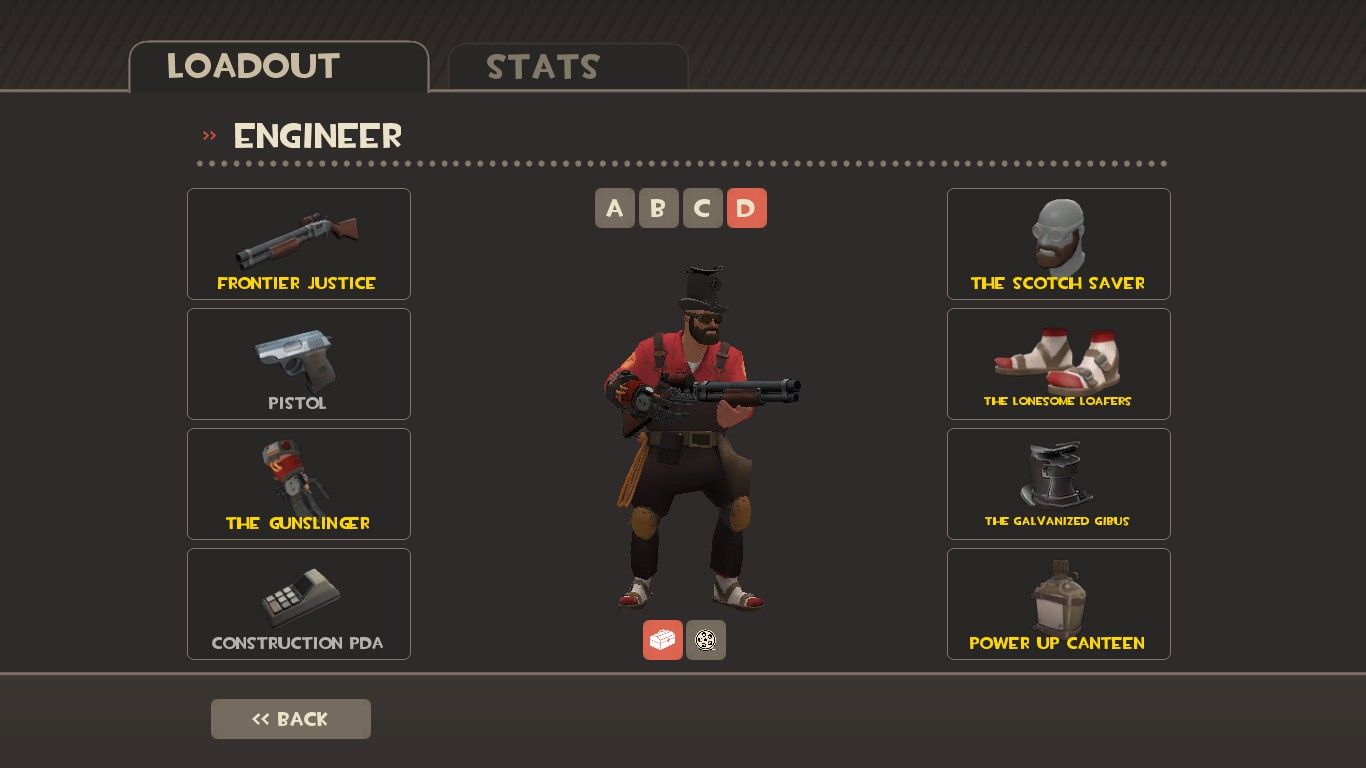Switch to the taunts loadout reel icon

pyautogui.click(x=706, y=640)
